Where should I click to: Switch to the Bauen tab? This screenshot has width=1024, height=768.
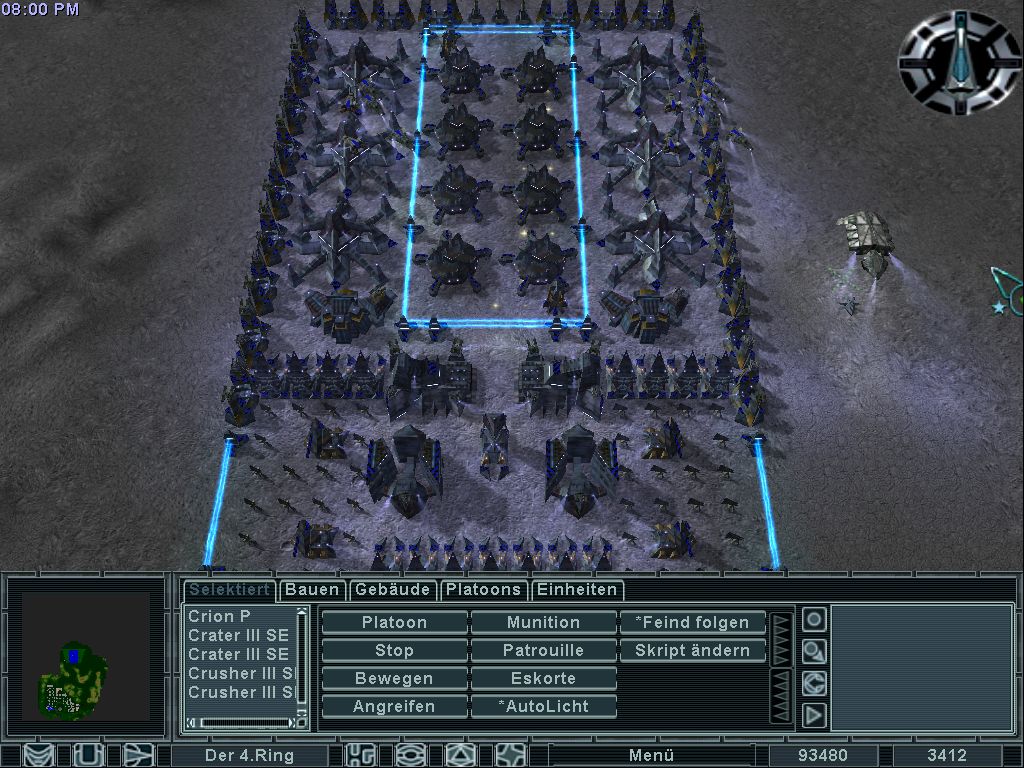coord(312,590)
